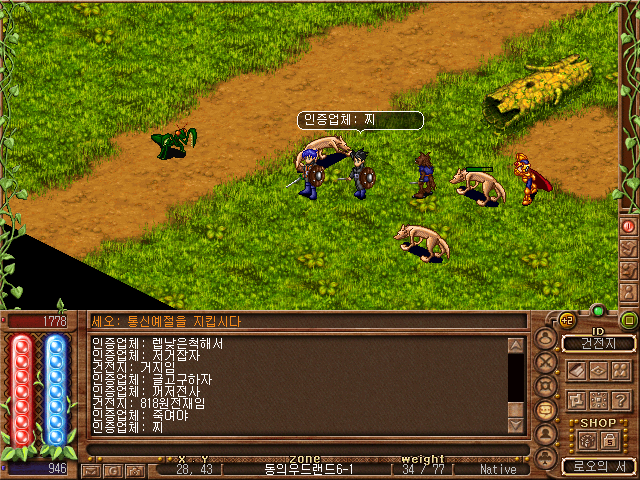Take a screenshot with the camera button
The height and width of the screenshot is (480, 640).
pyautogui.click(x=133, y=469)
